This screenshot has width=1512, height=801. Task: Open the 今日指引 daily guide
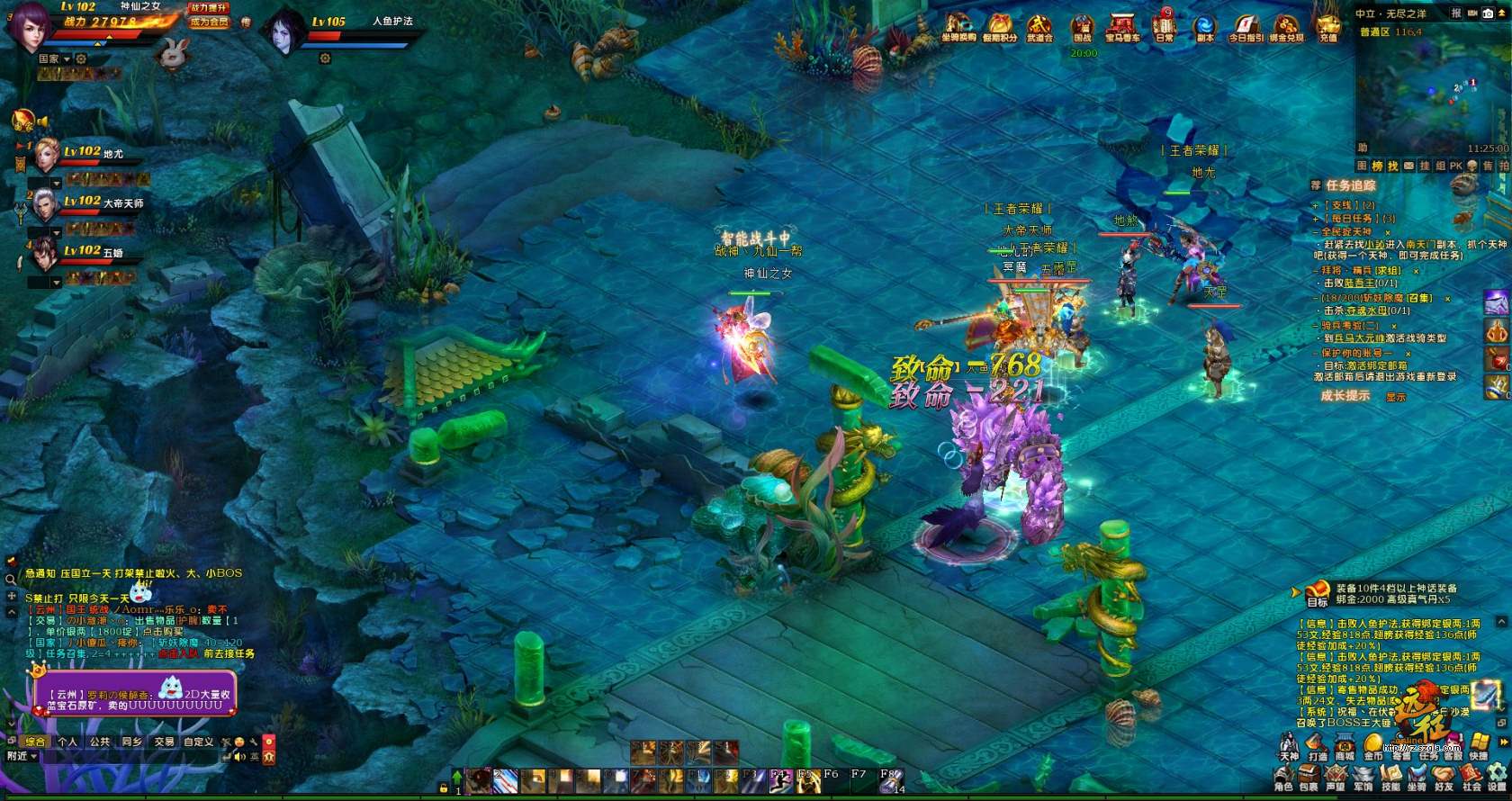pyautogui.click(x=1246, y=27)
